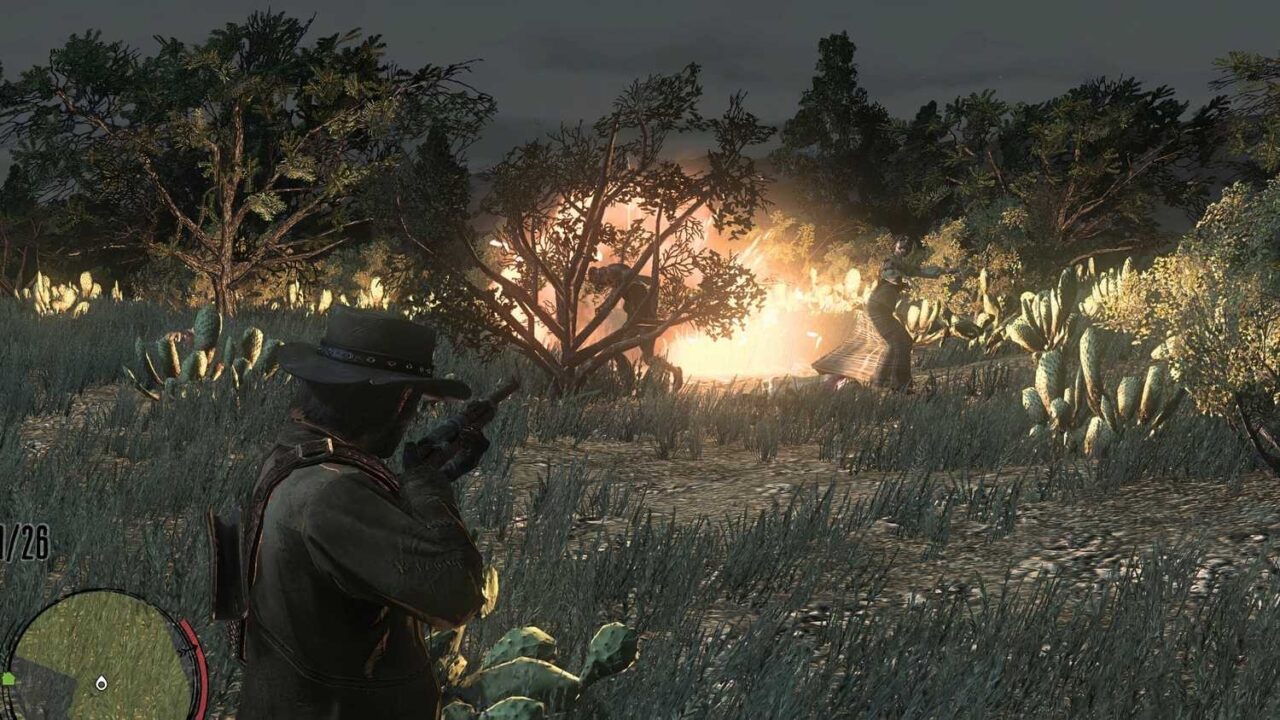Screen dimensions: 1280x720
Task: Click the studded hatband on the cowboy hat
Action: pyautogui.click(x=372, y=362)
